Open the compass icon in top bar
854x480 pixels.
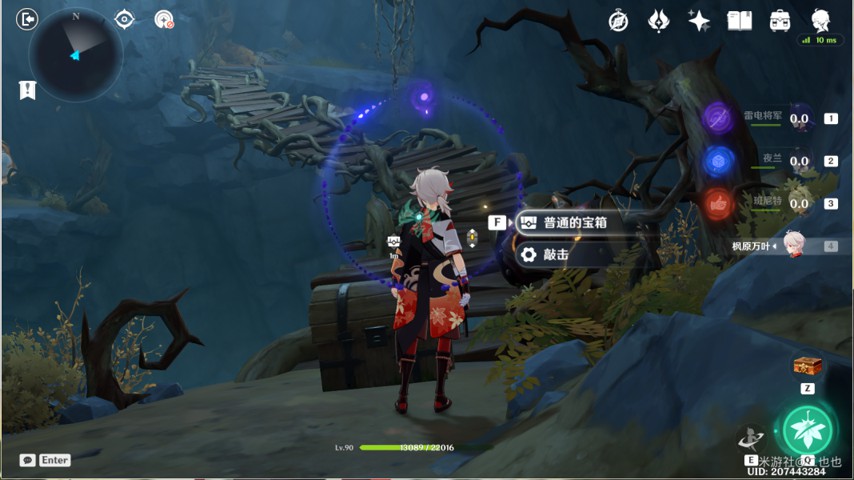tap(619, 21)
